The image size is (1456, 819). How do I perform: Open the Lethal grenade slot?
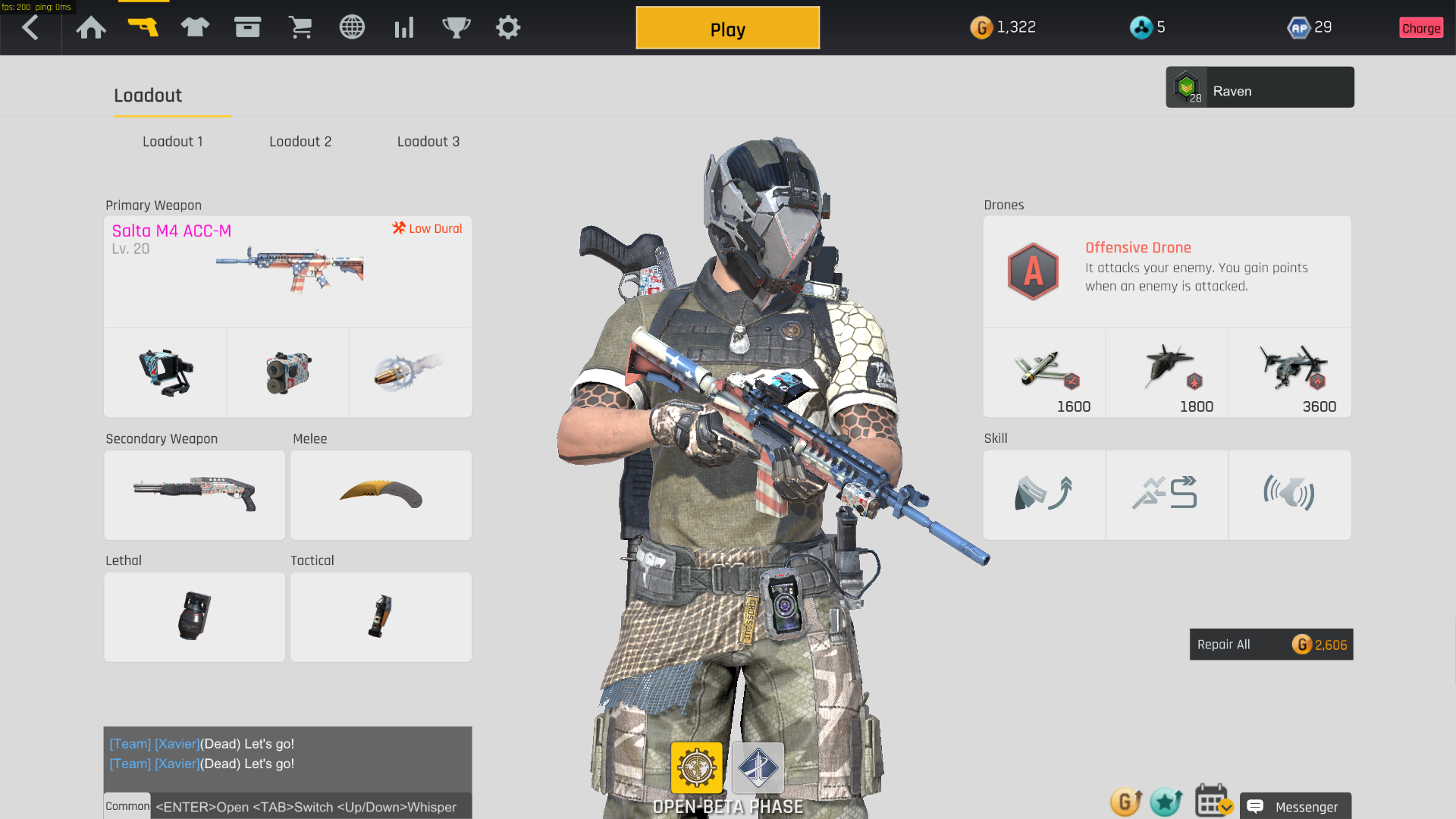[195, 617]
